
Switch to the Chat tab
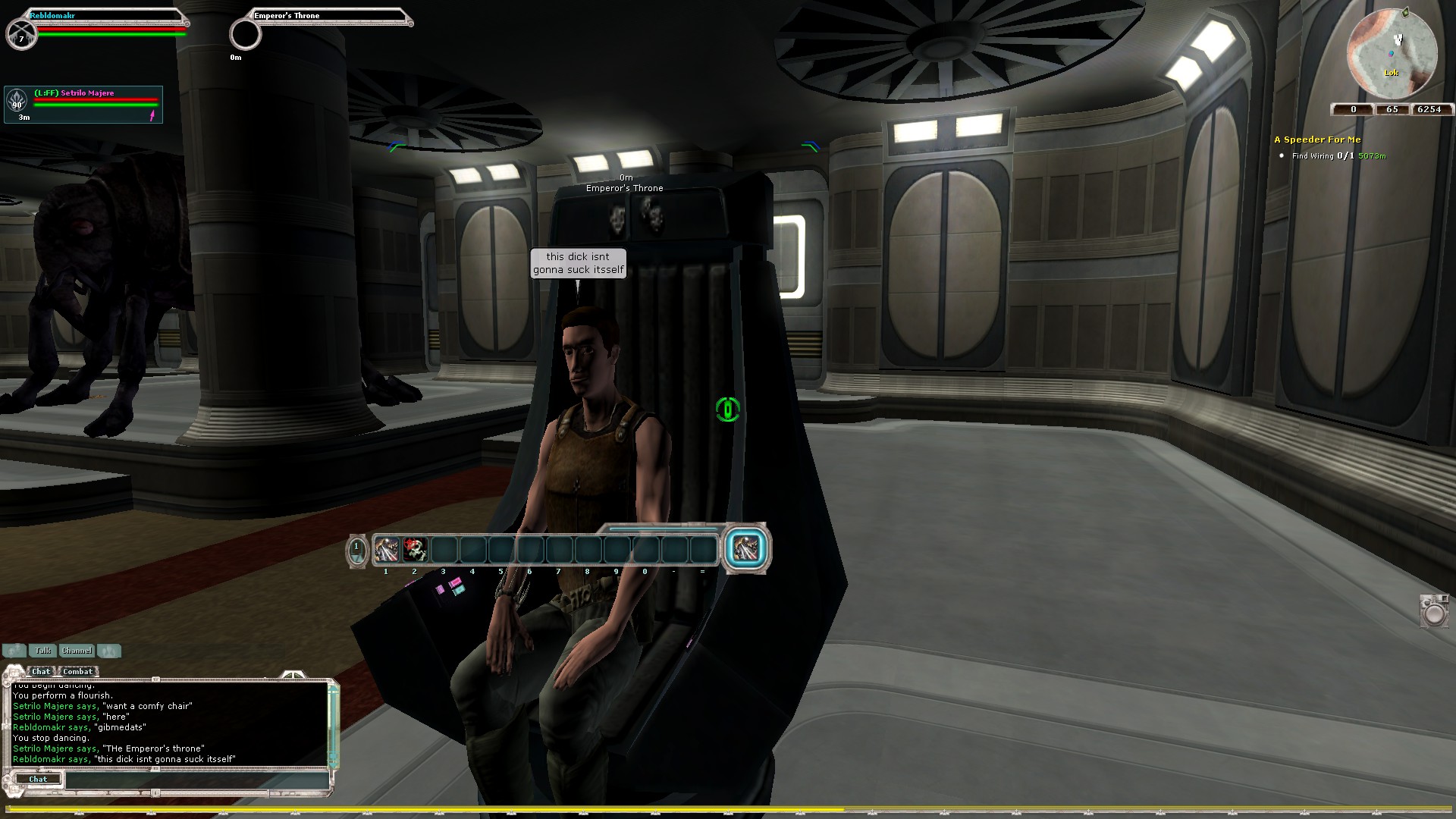41,671
